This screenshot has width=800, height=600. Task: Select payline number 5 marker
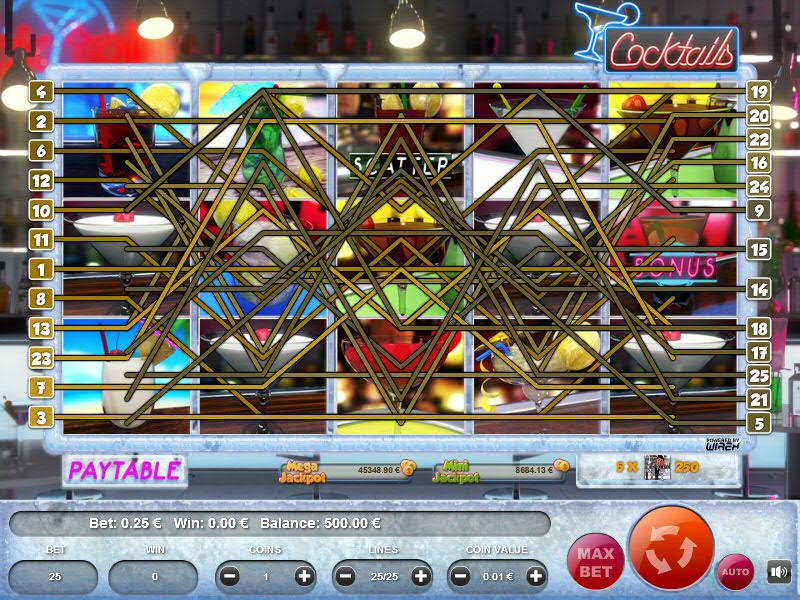coord(758,423)
